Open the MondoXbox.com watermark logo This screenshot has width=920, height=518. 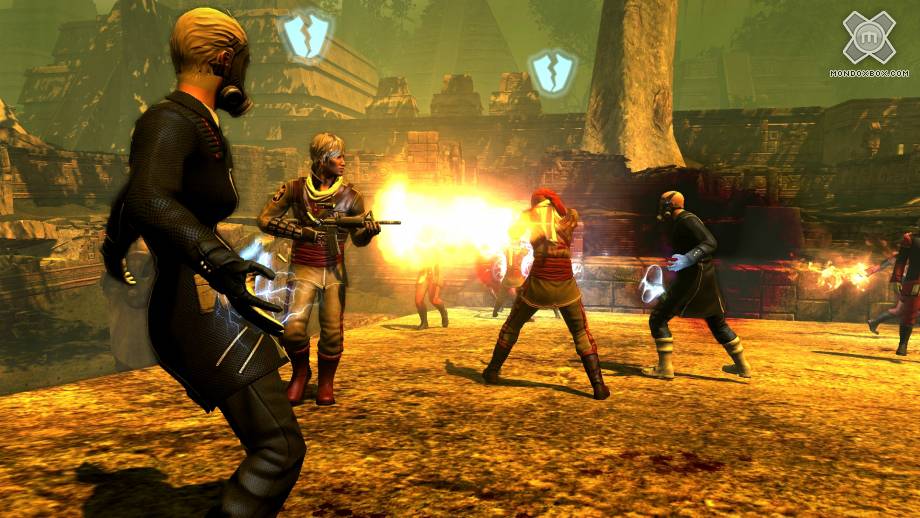click(x=868, y=40)
